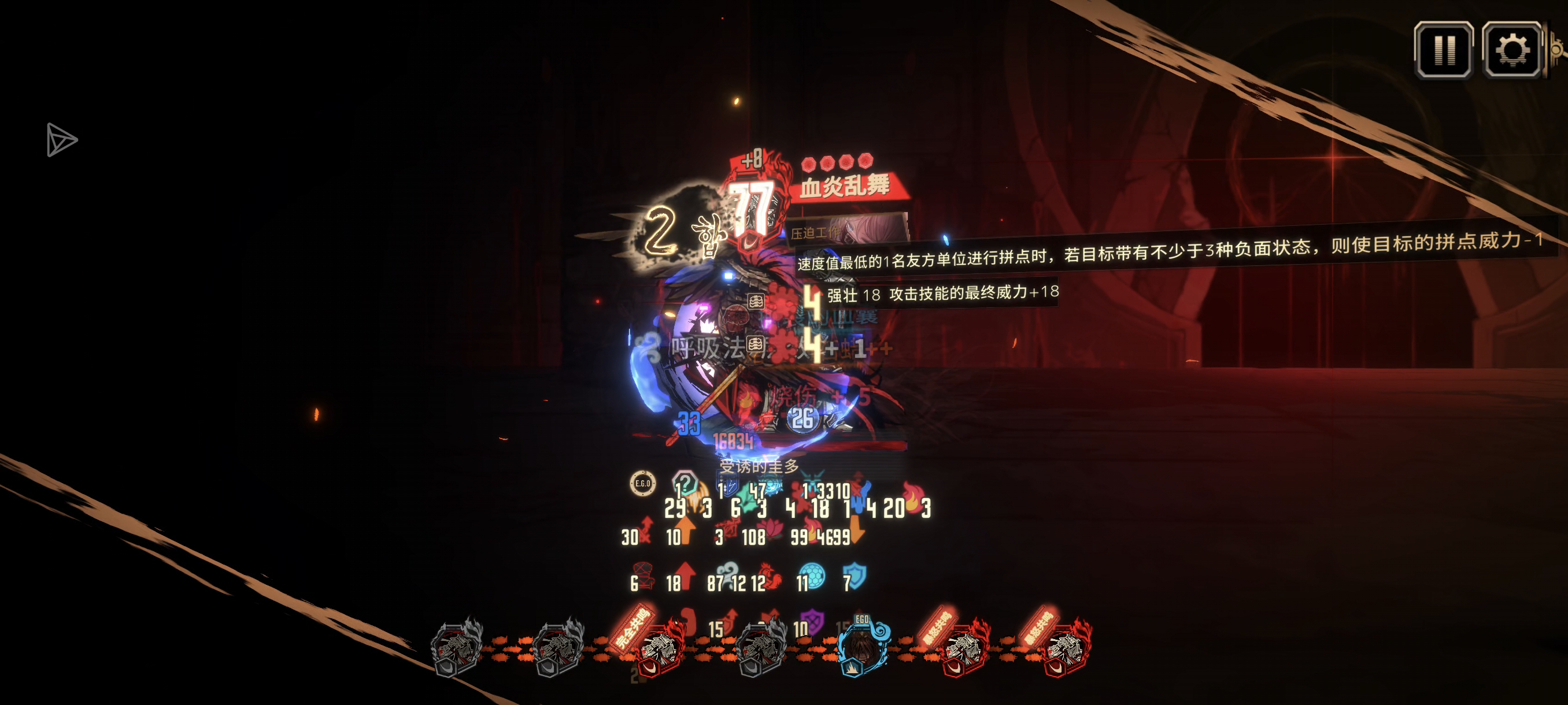The height and width of the screenshot is (705, 1568).
Task: Pause the battle with the pause button
Action: click(x=1443, y=50)
